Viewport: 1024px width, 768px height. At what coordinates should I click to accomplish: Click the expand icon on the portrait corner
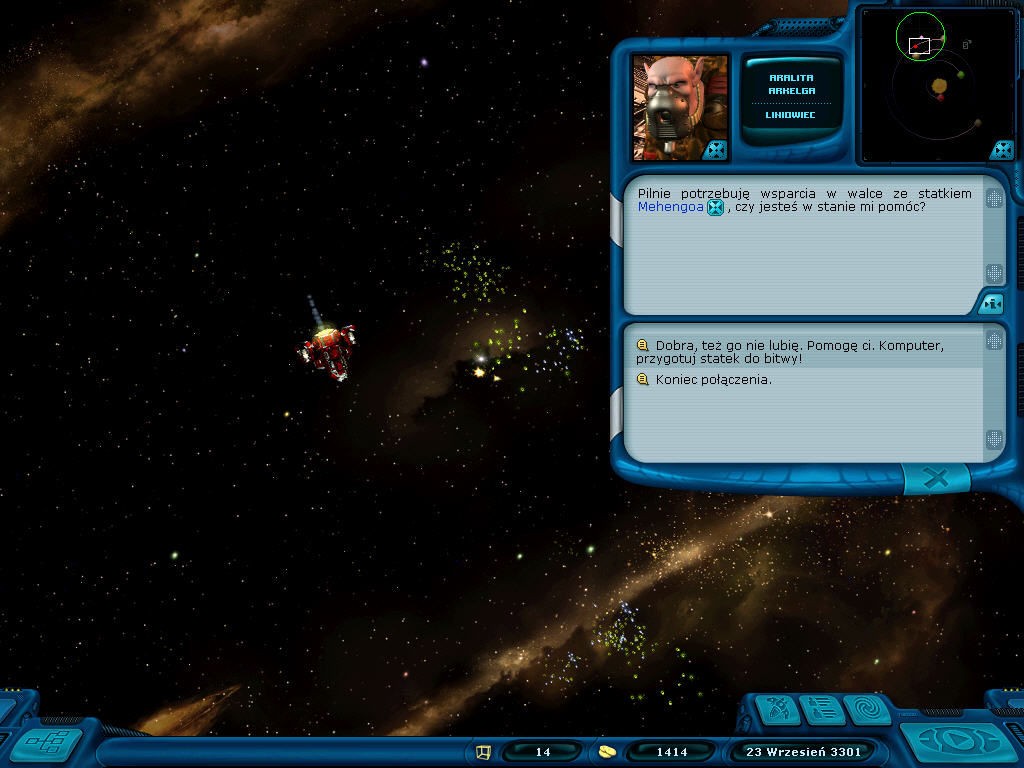pyautogui.click(x=715, y=150)
